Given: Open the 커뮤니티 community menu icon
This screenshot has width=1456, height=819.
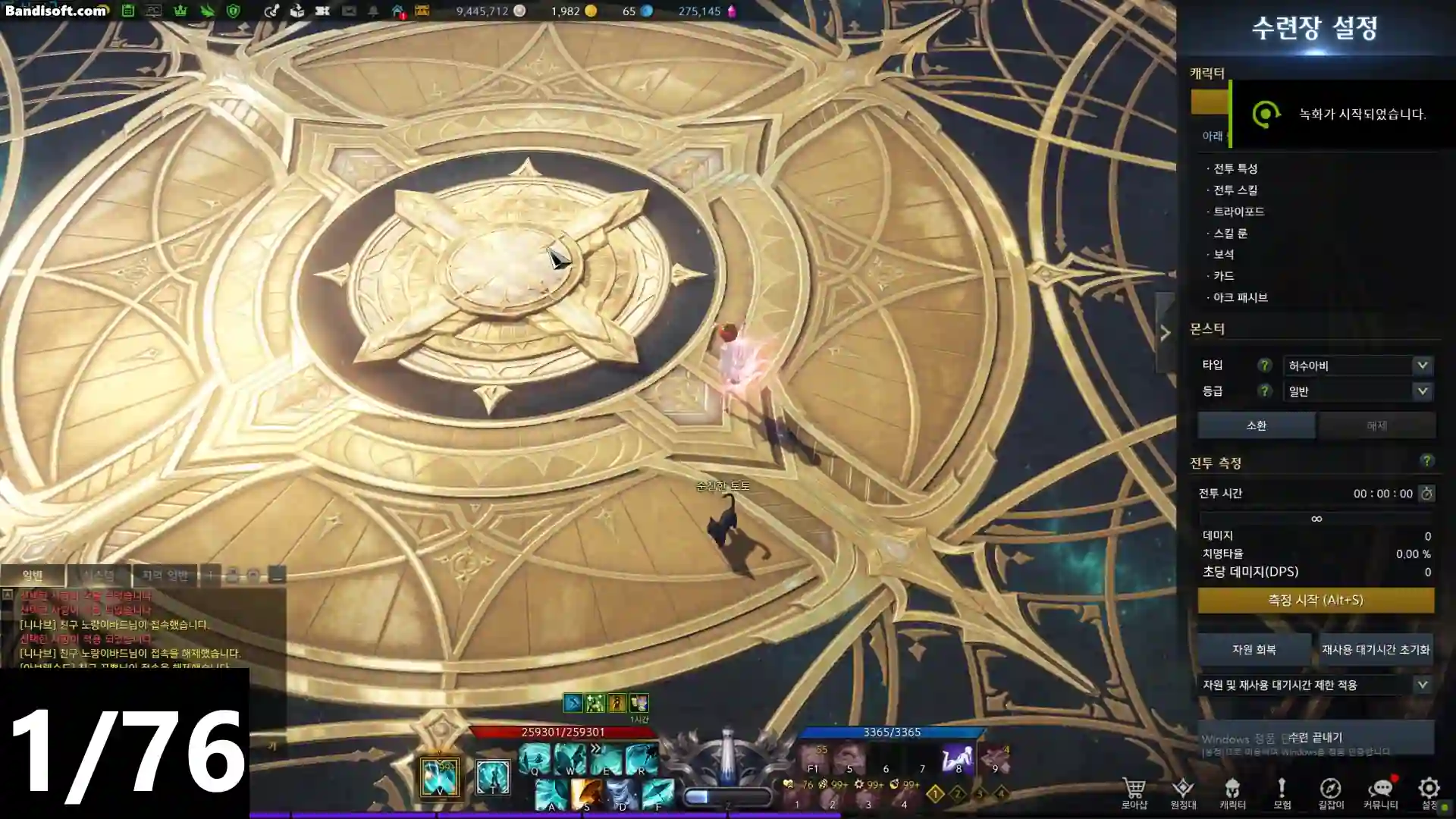Looking at the screenshot, I should tap(1380, 792).
